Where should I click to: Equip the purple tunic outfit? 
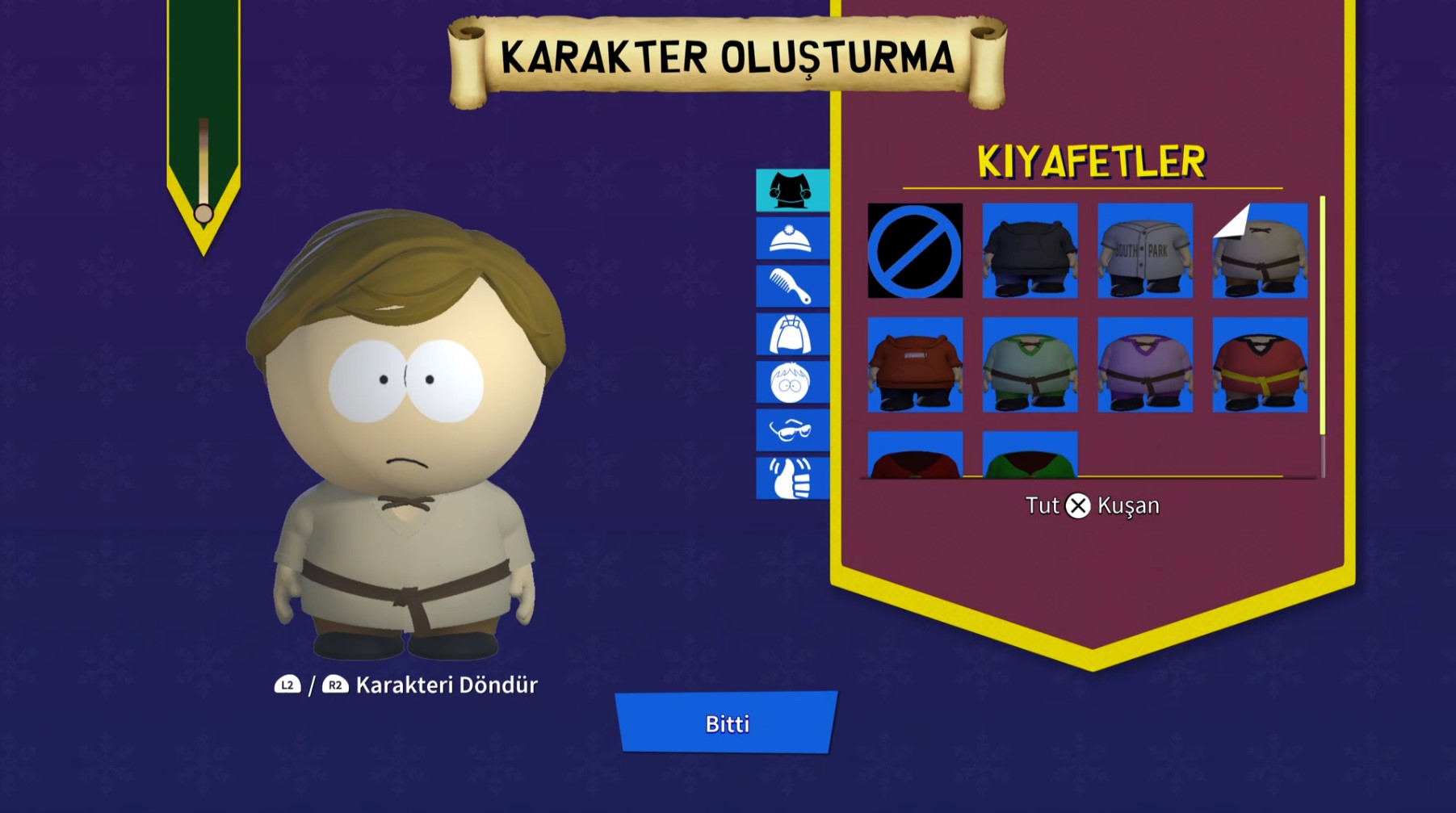[x=1145, y=365]
